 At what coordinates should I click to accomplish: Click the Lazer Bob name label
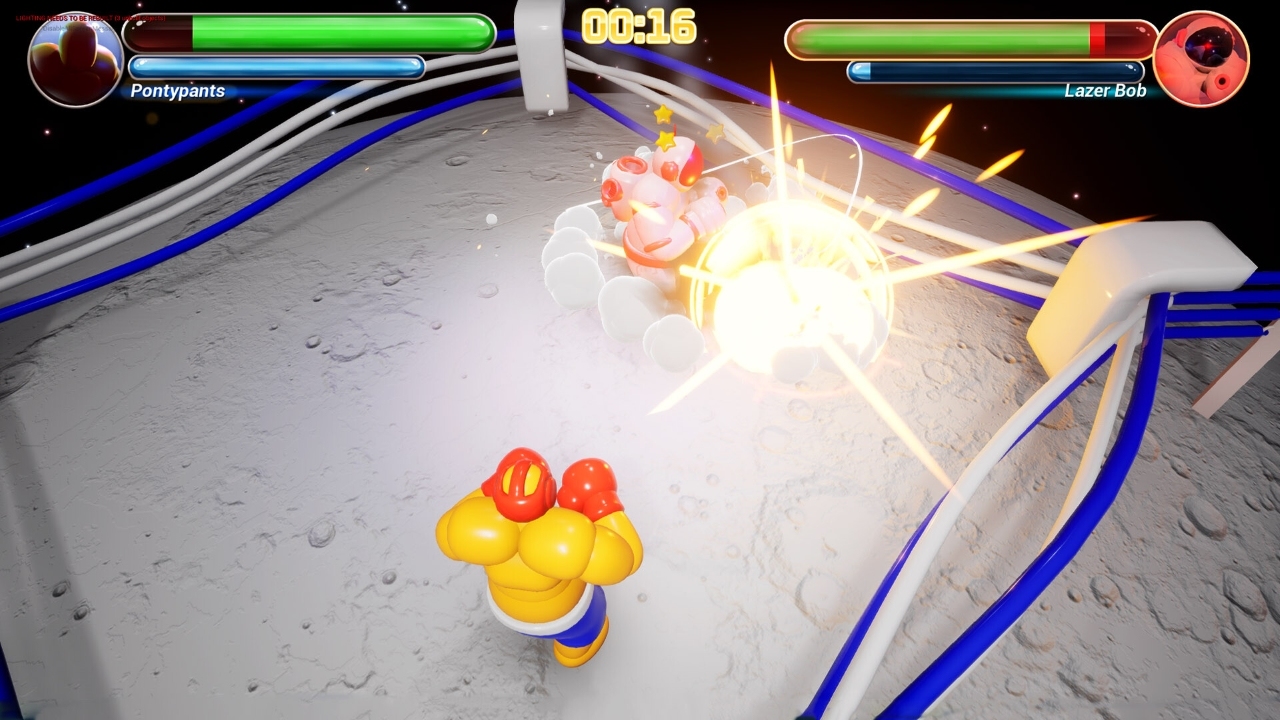tap(1104, 91)
